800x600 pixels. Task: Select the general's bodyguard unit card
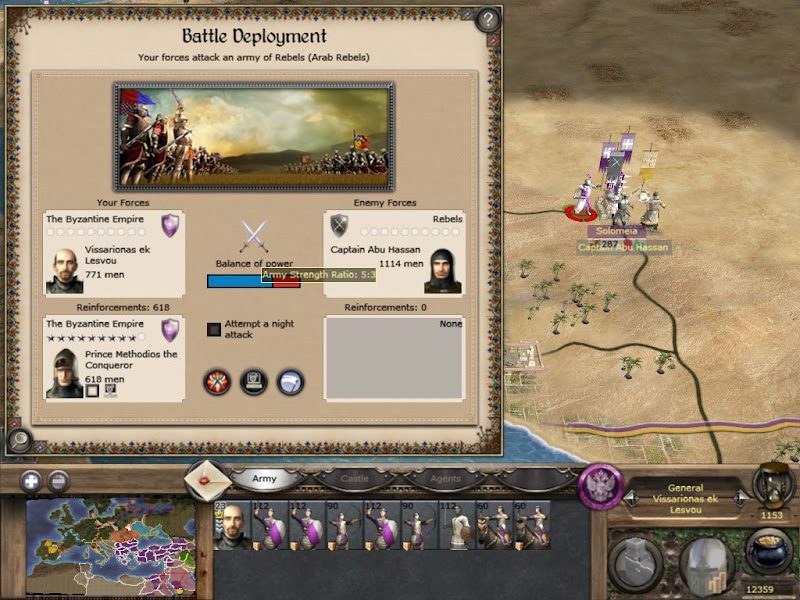230,526
